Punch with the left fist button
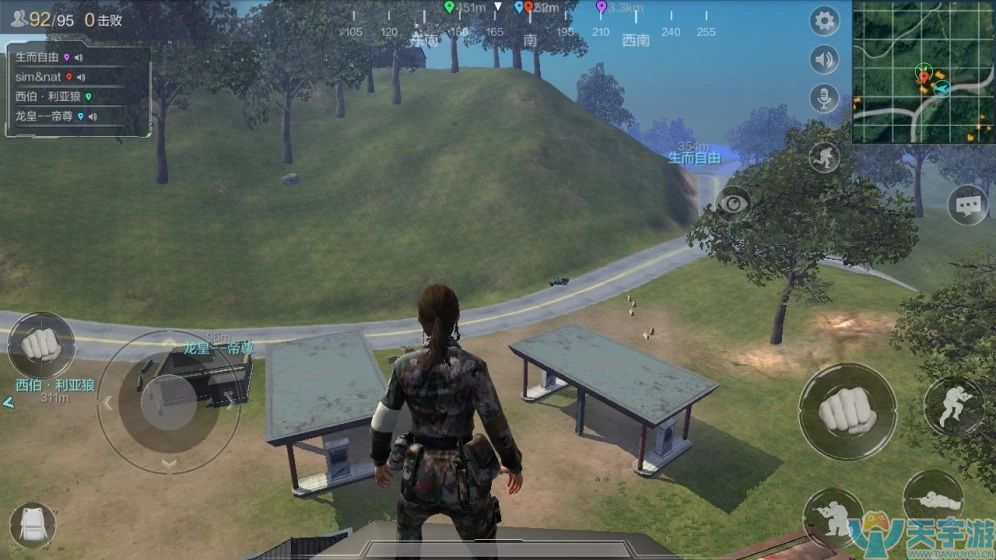The height and width of the screenshot is (560, 996). coord(41,345)
